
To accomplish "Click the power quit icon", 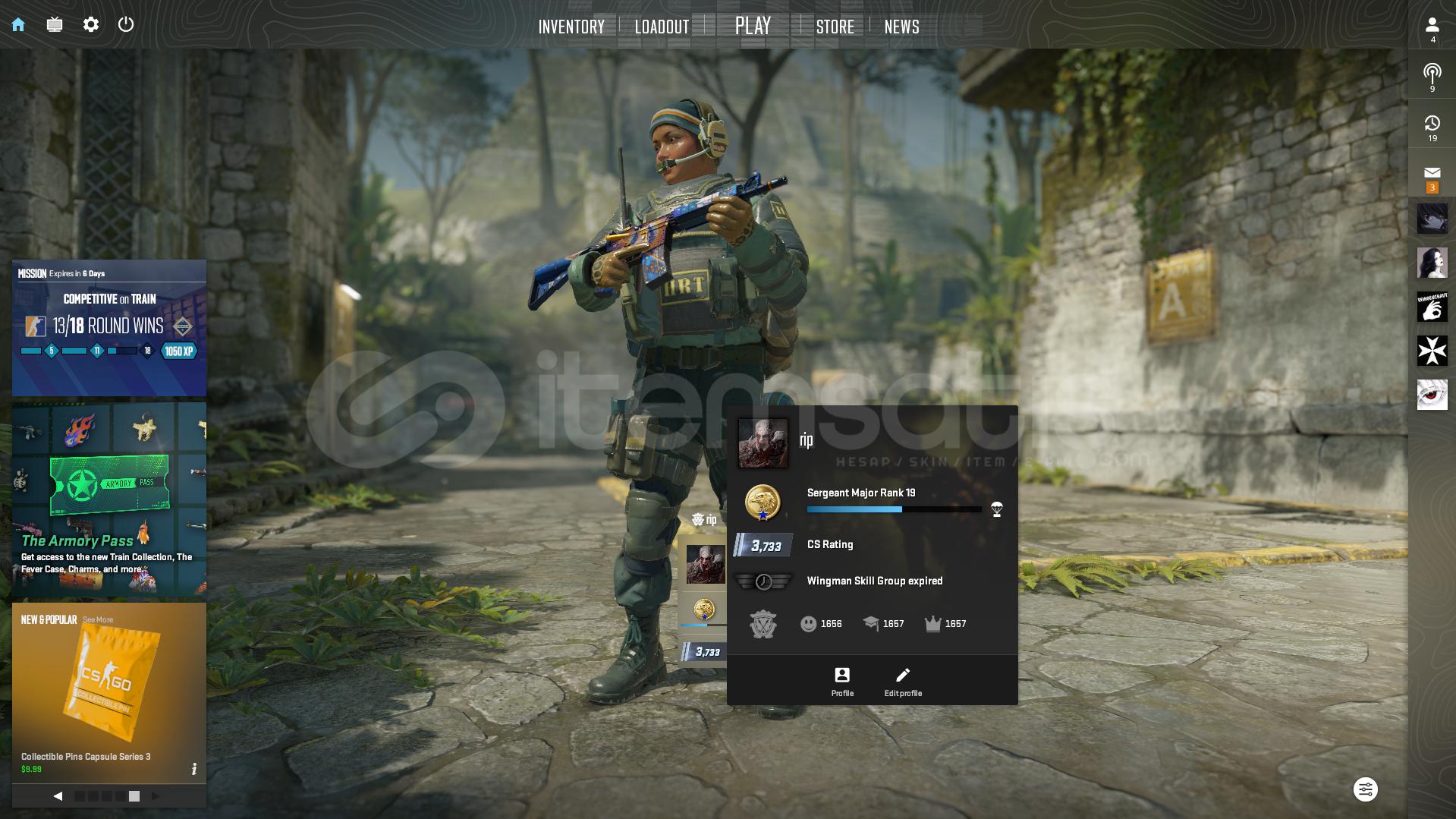I will [126, 24].
